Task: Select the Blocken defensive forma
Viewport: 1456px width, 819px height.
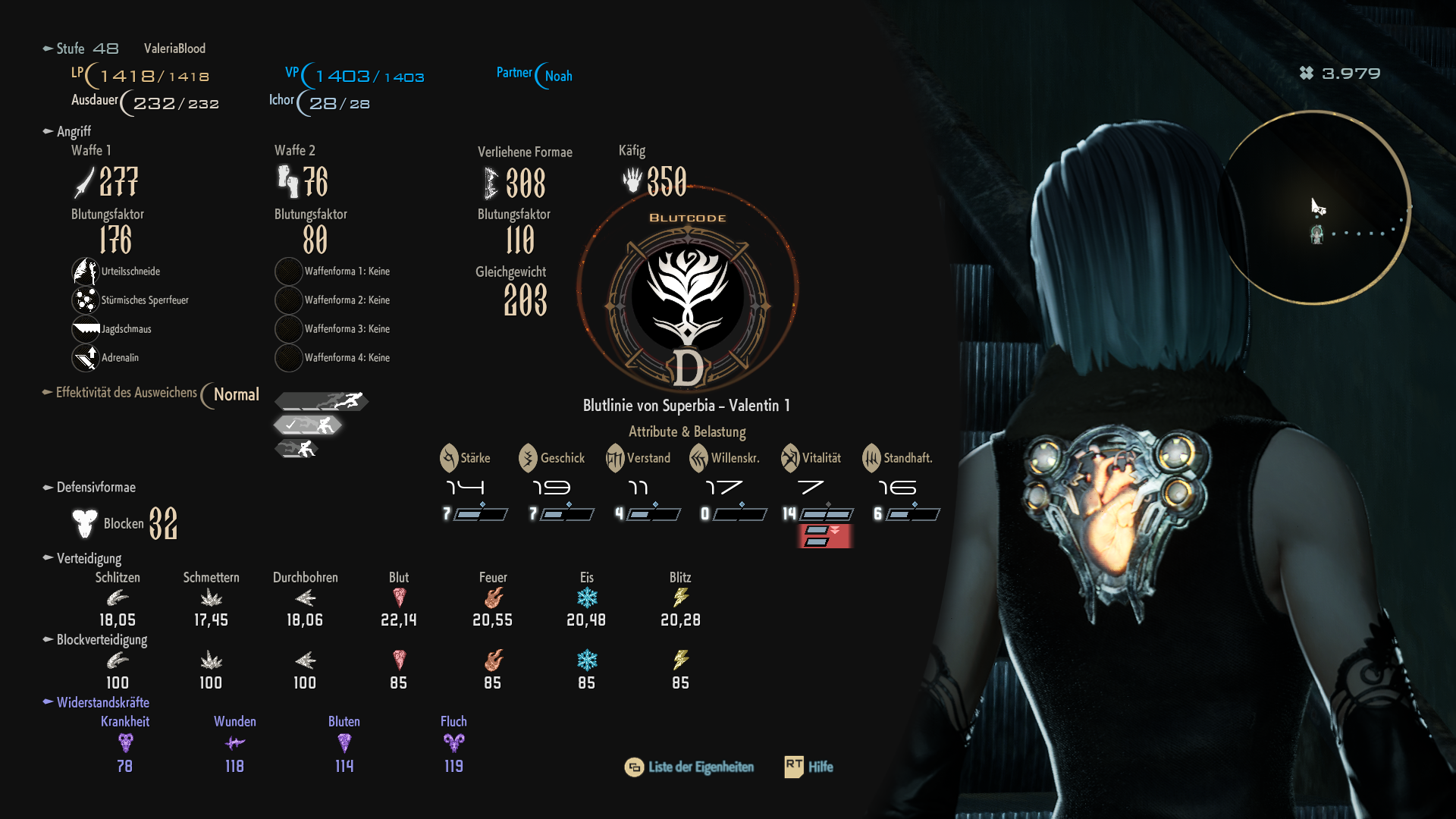Action: tap(125, 523)
